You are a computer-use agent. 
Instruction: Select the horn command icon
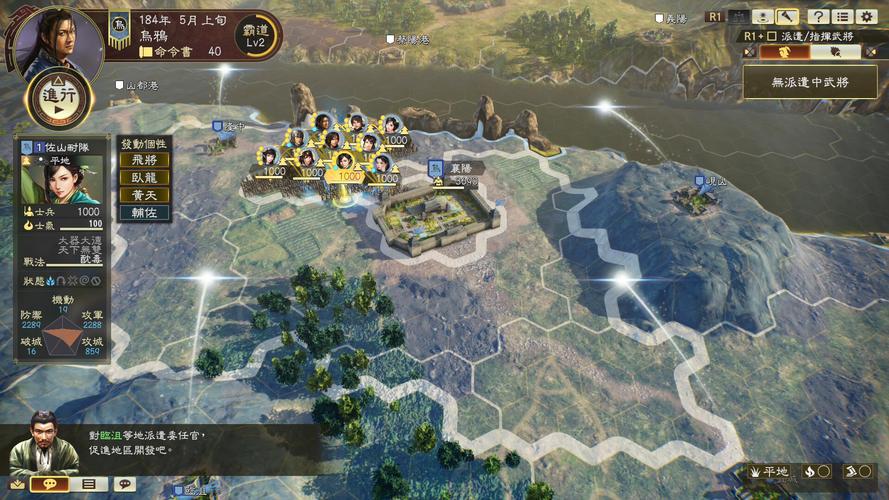coord(788,17)
